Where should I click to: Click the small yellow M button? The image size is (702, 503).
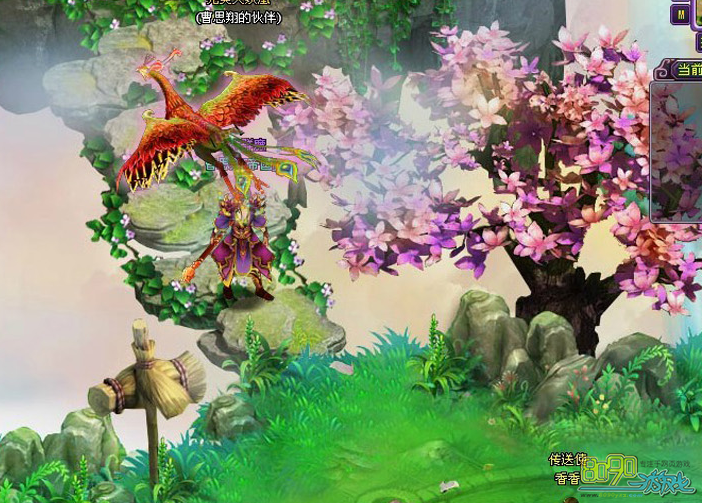coord(682,17)
